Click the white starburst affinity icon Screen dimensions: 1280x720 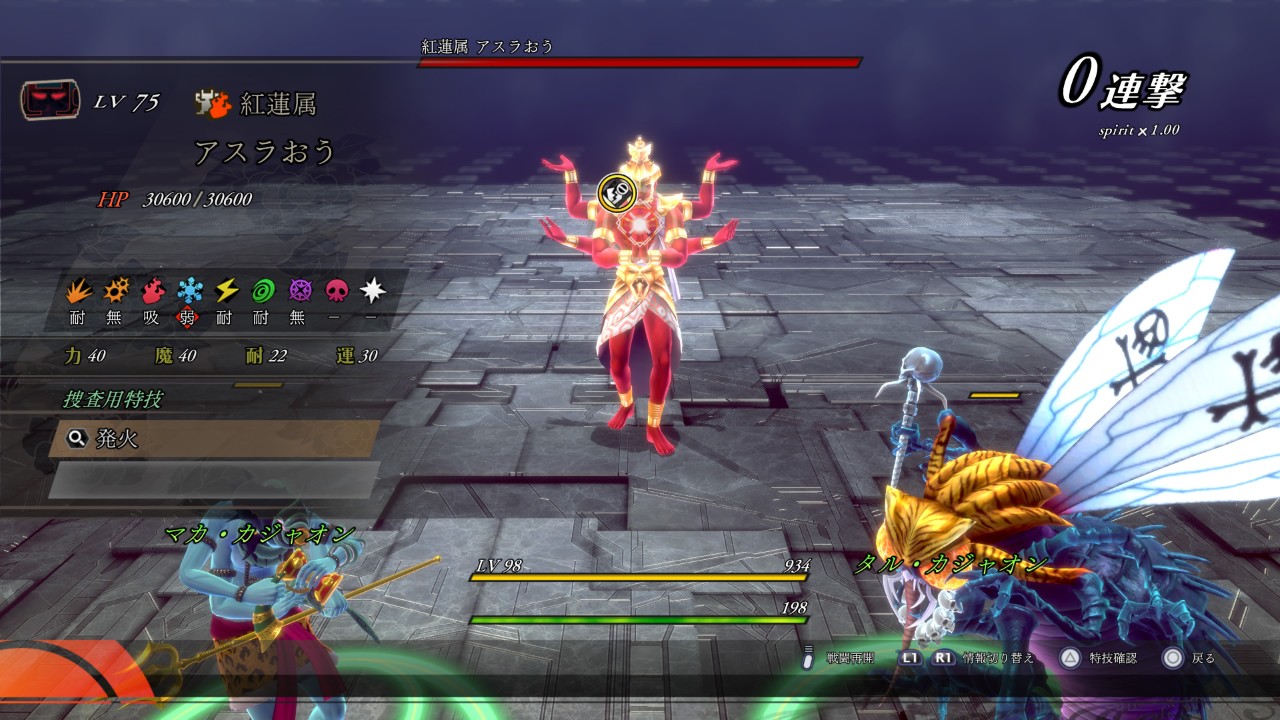(372, 291)
